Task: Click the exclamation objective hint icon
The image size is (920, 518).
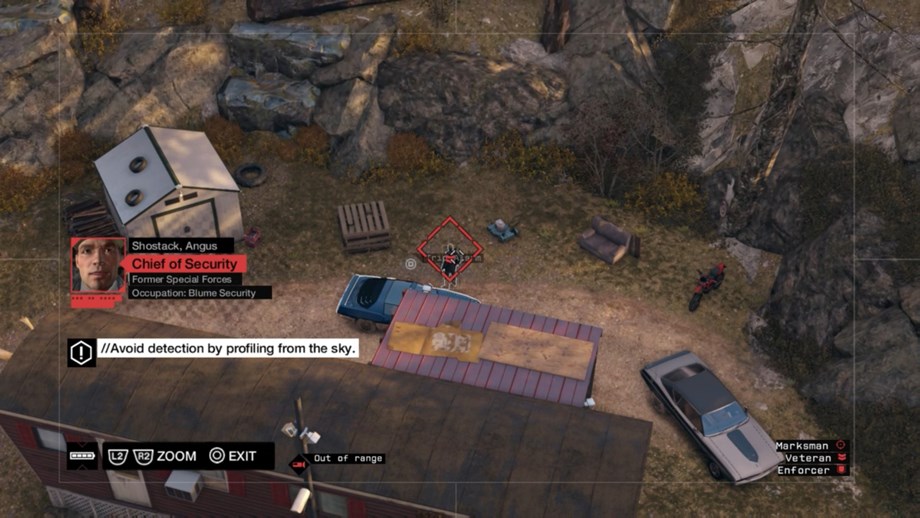Action: pyautogui.click(x=81, y=351)
